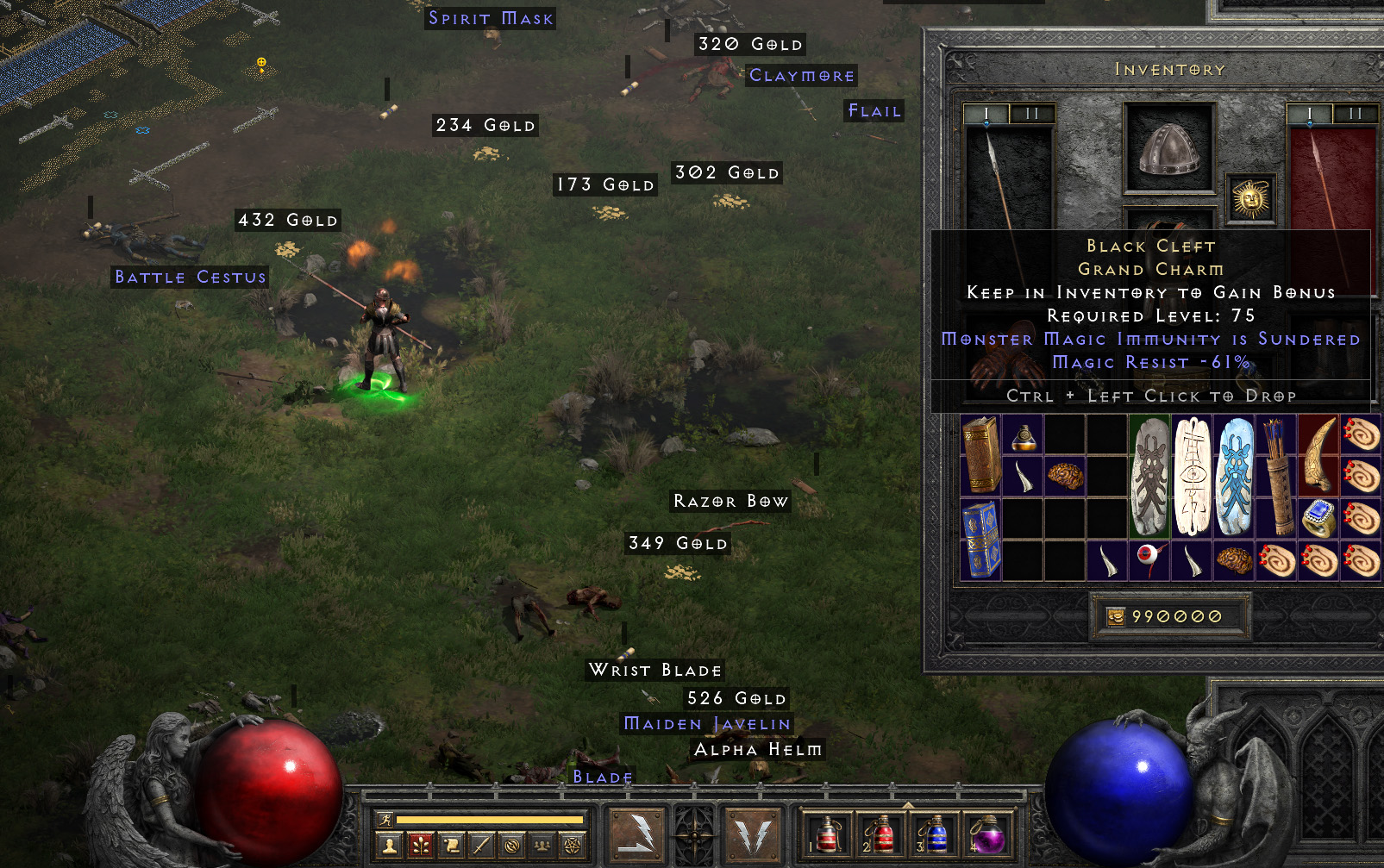This screenshot has width=1384, height=868.
Task: Click the arrow quiver in inventory
Action: (1276, 477)
